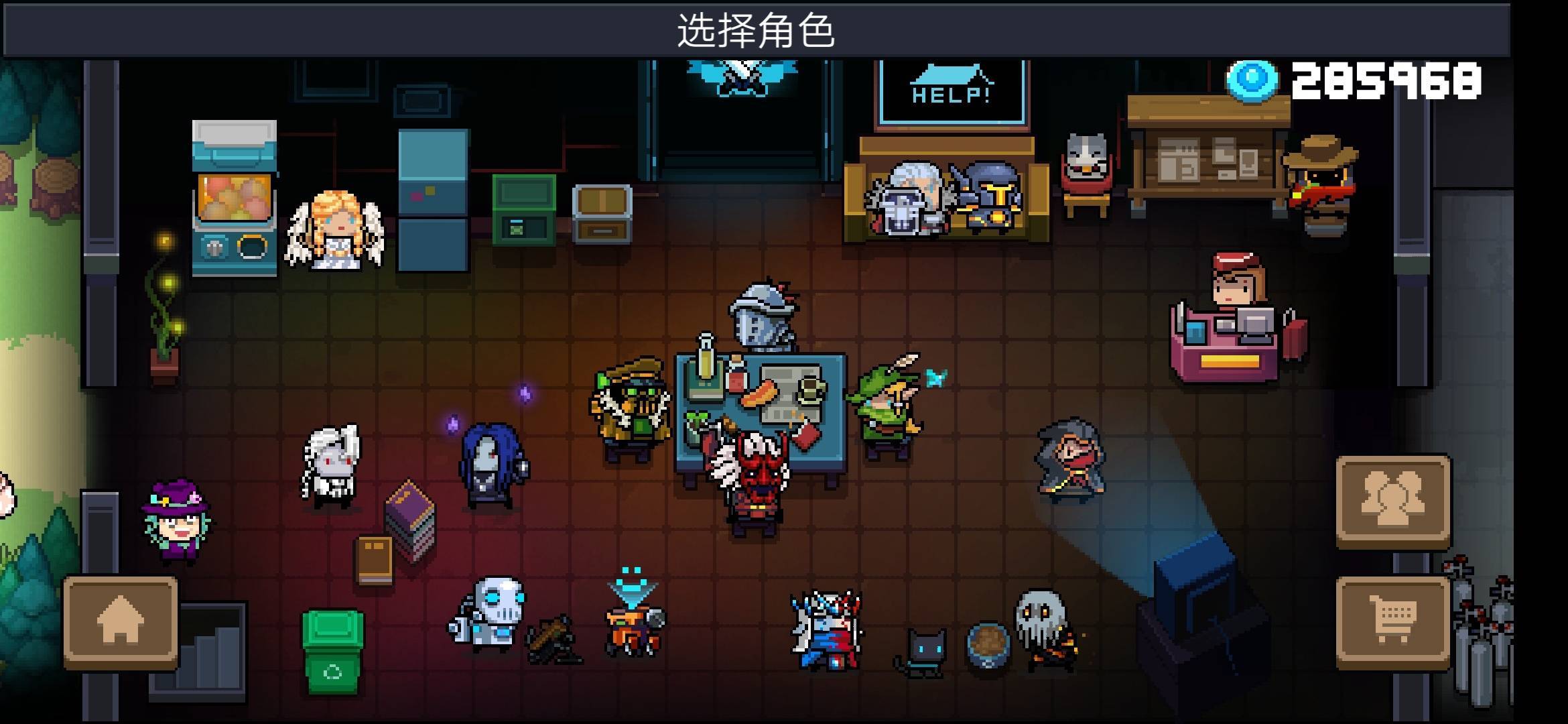1568x724 pixels.
Task: Click the HELP! sign above the task board
Action: click(x=948, y=87)
